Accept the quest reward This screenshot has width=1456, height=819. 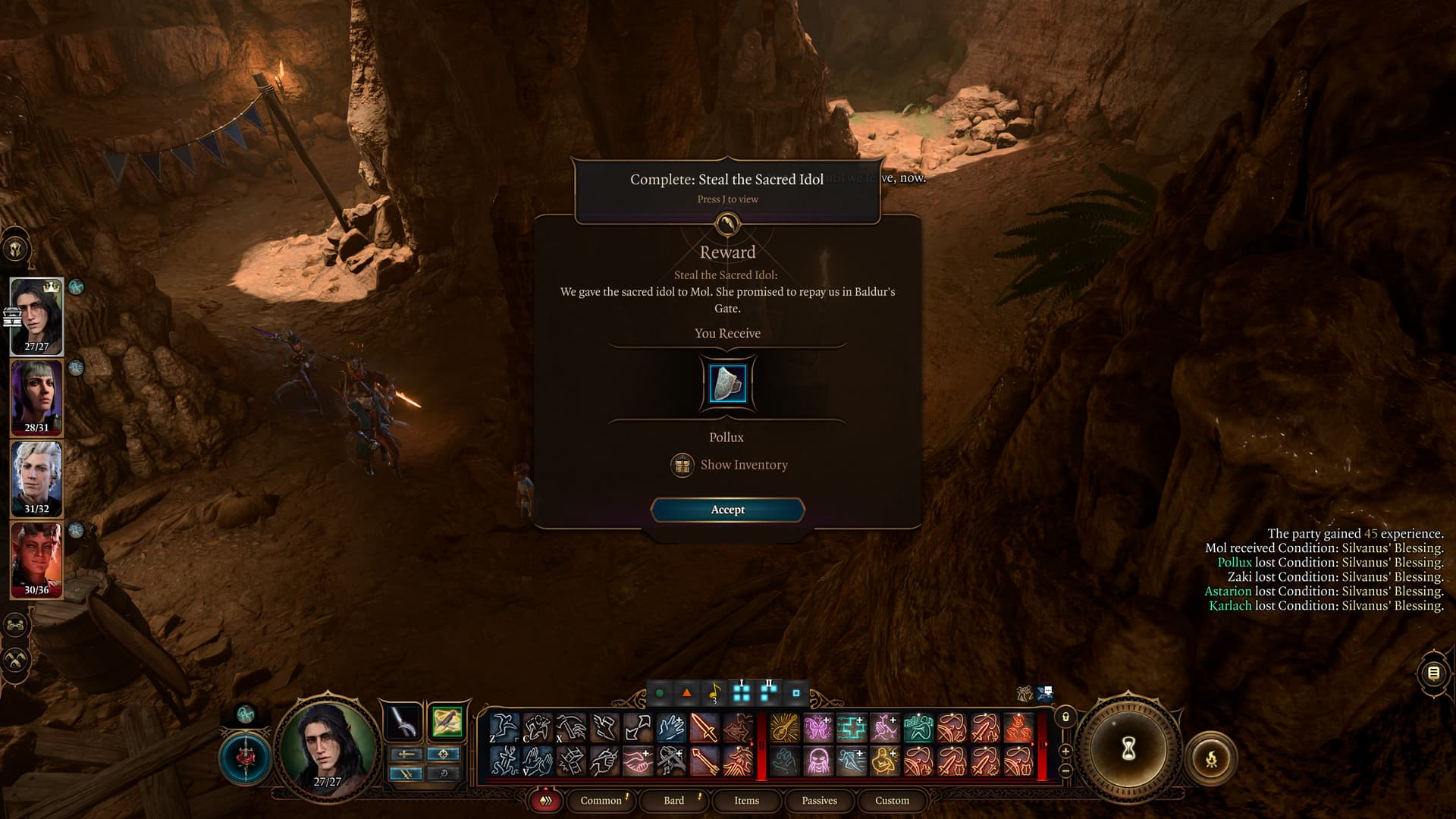tap(727, 510)
